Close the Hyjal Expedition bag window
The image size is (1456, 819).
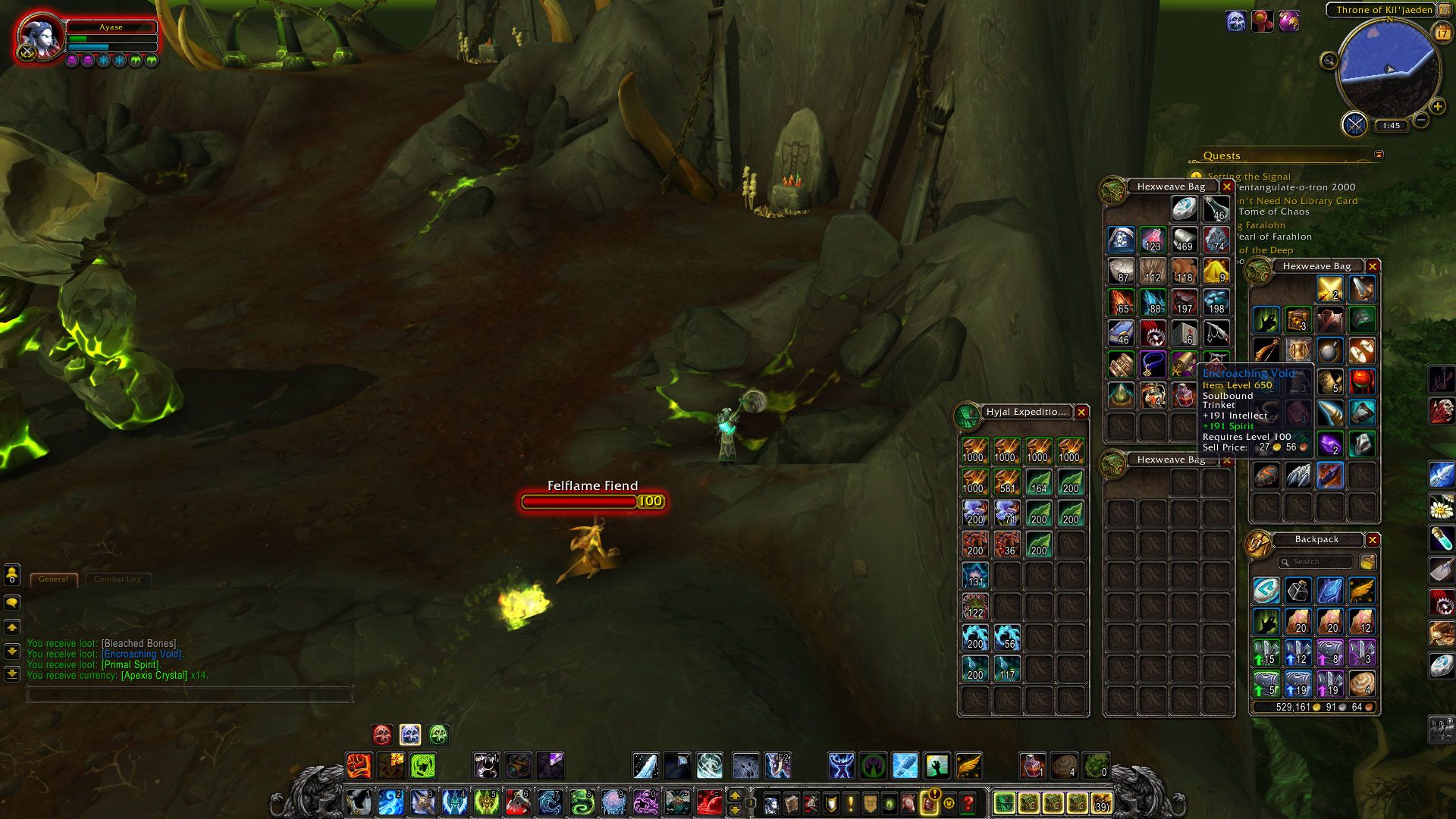pos(1081,412)
